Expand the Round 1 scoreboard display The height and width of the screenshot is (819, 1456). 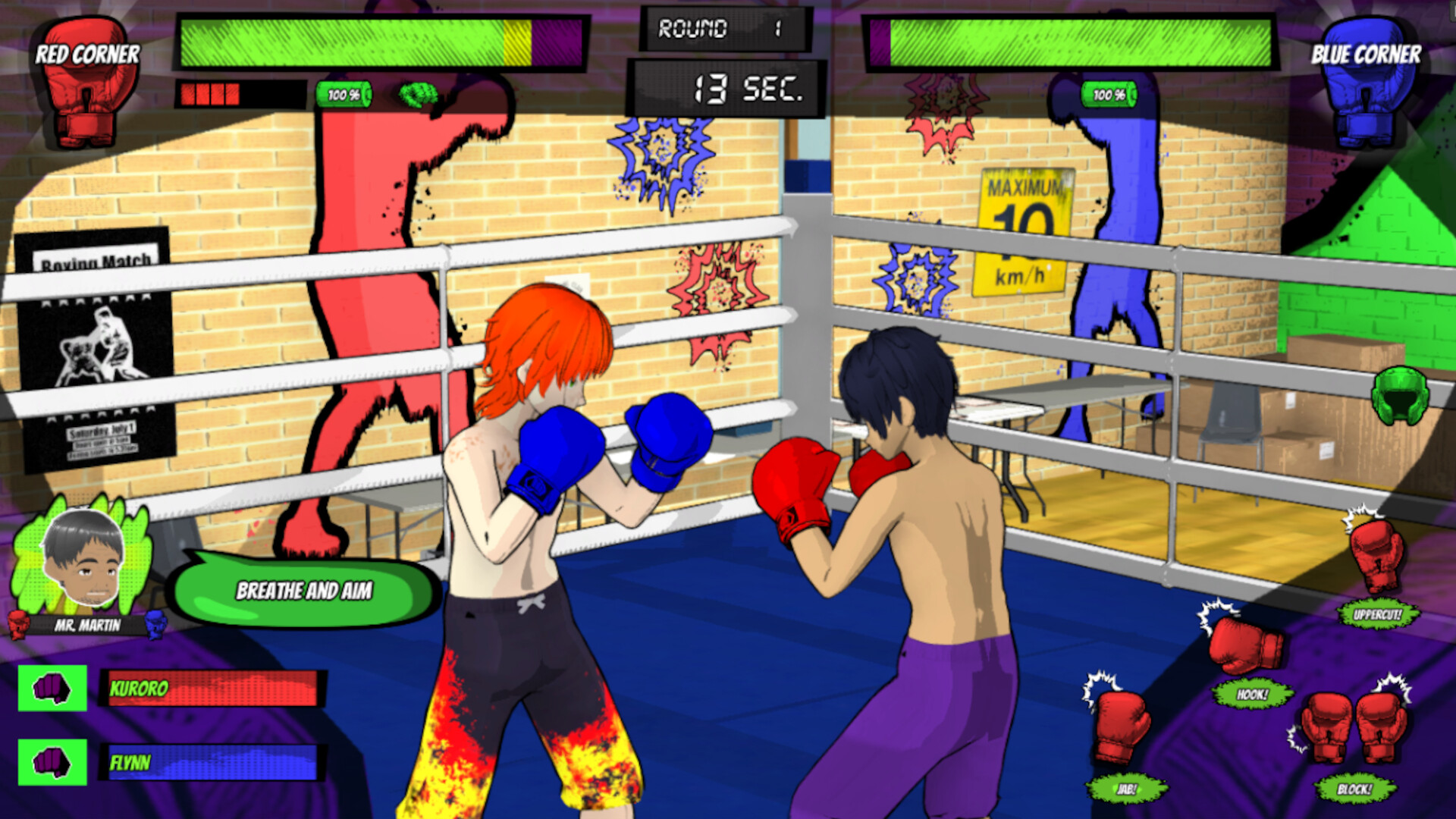click(723, 30)
